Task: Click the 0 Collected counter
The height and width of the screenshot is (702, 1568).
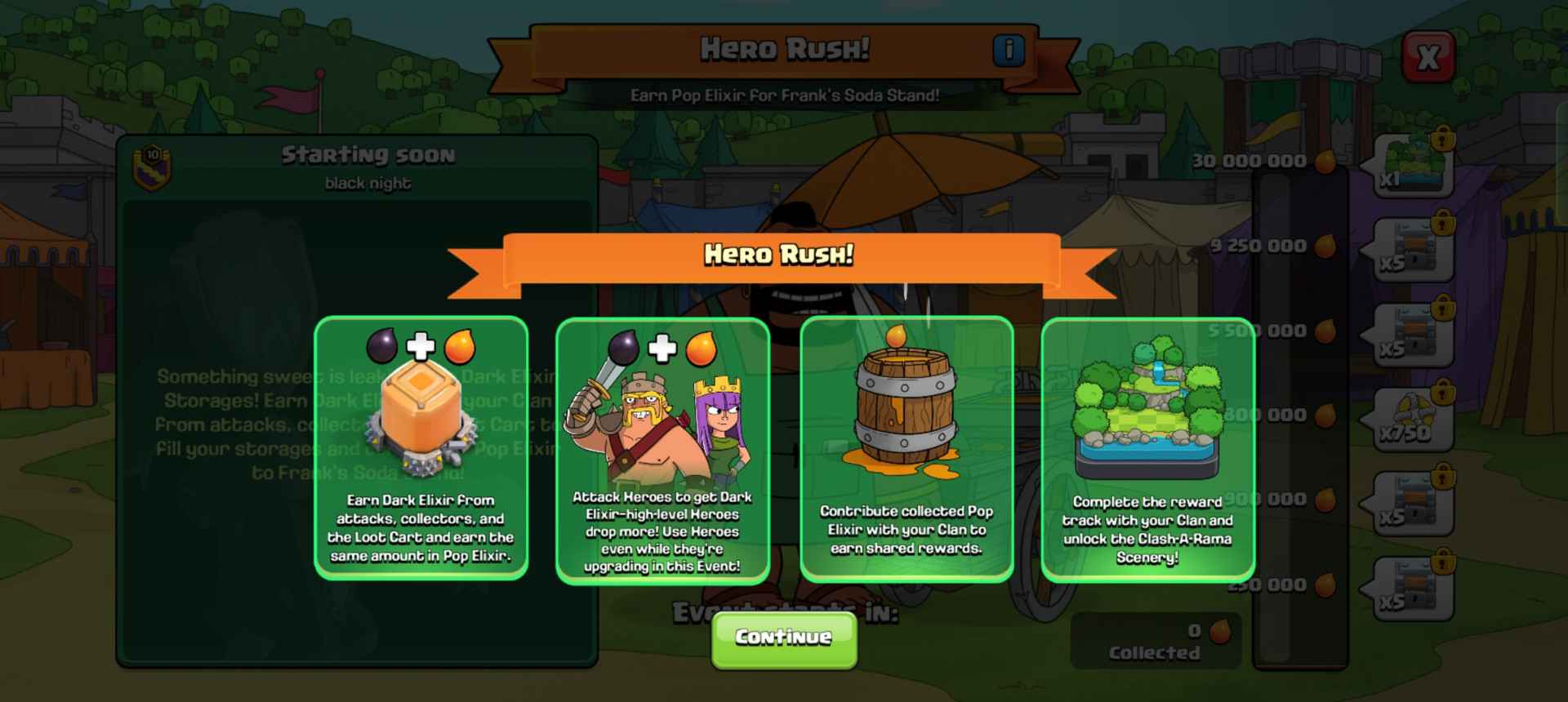Action: (1156, 643)
